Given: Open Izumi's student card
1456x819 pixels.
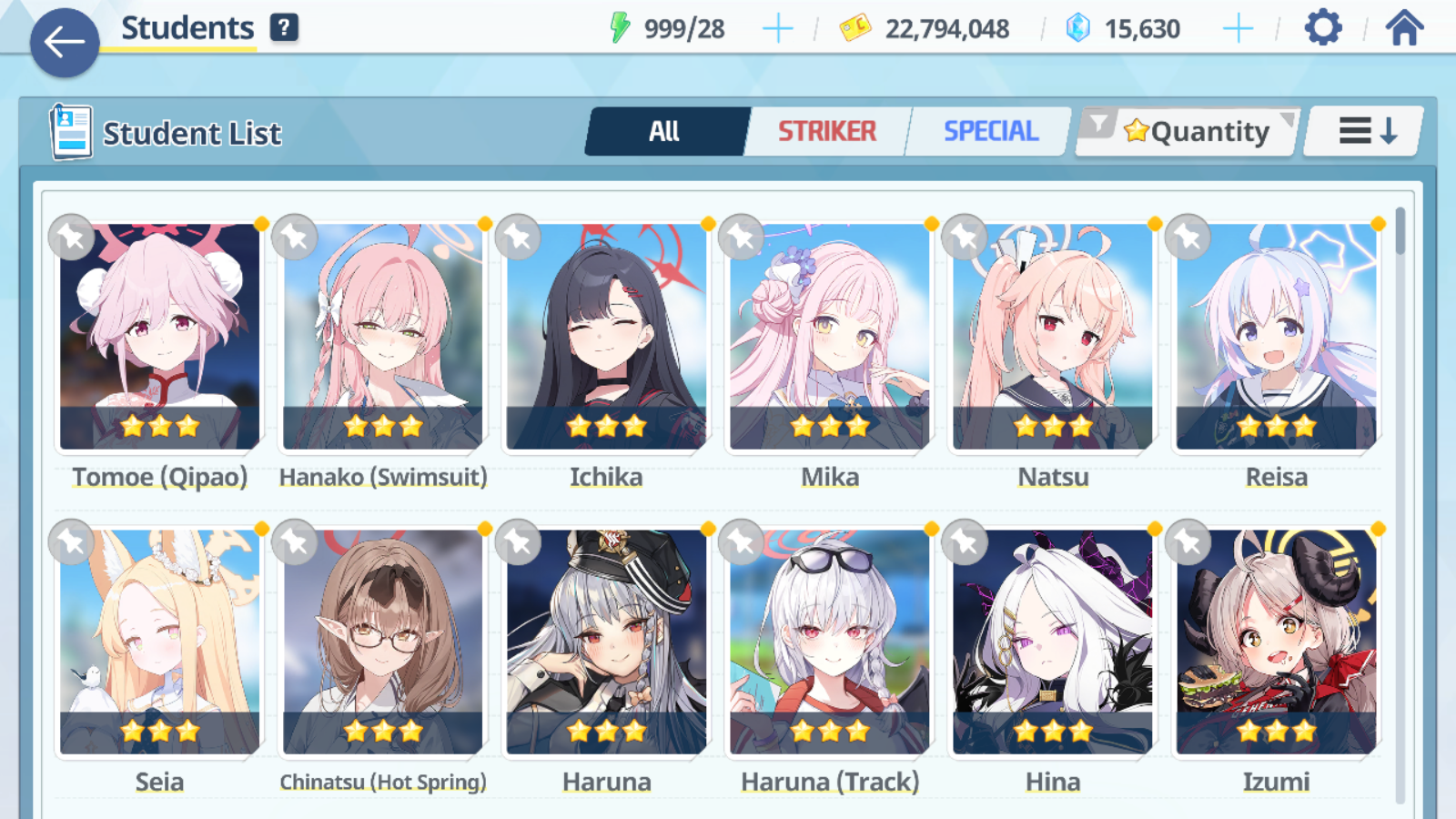Looking at the screenshot, I should point(1276,642).
